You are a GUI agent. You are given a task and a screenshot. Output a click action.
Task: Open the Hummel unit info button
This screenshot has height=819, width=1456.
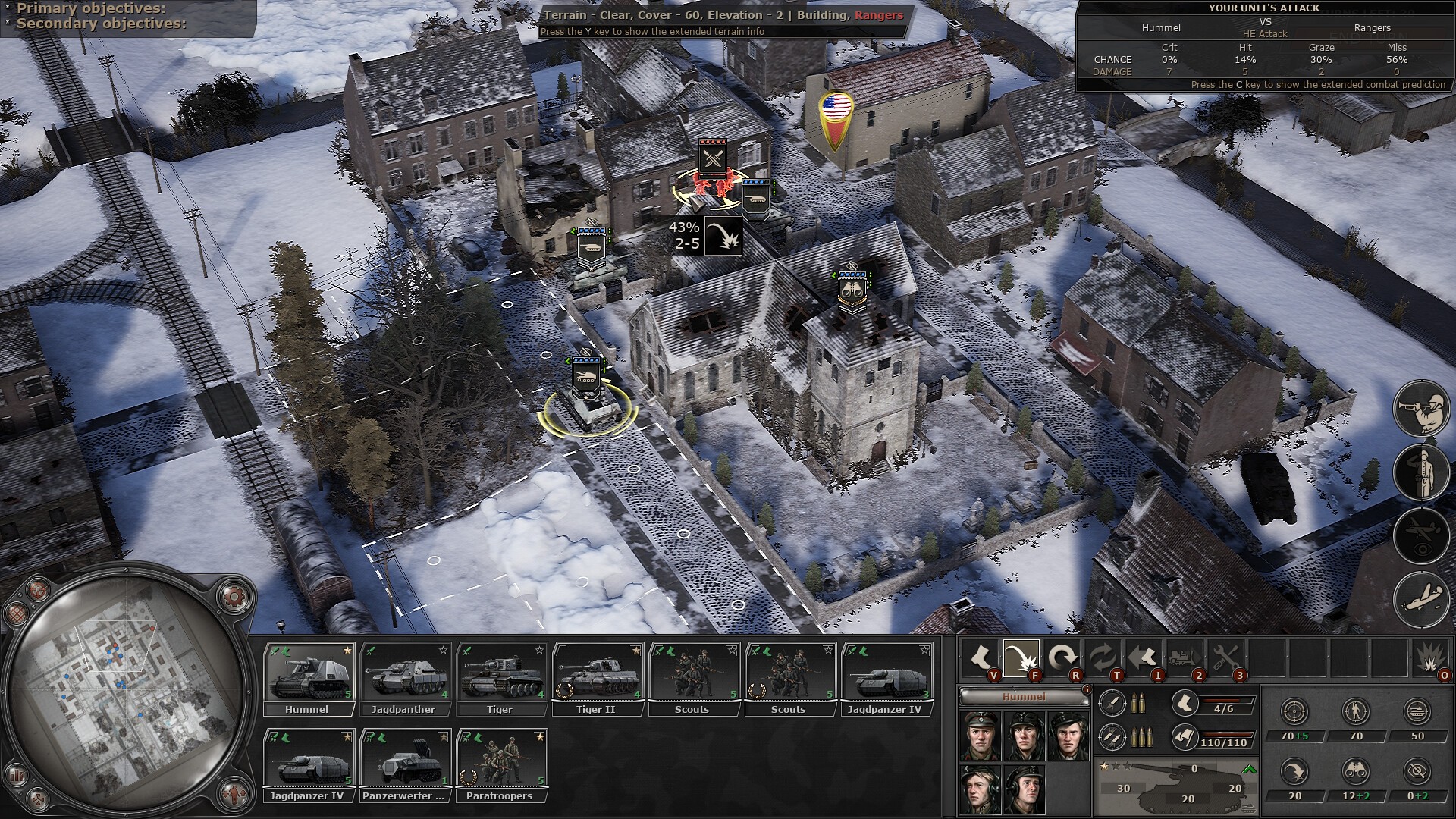click(1087, 689)
